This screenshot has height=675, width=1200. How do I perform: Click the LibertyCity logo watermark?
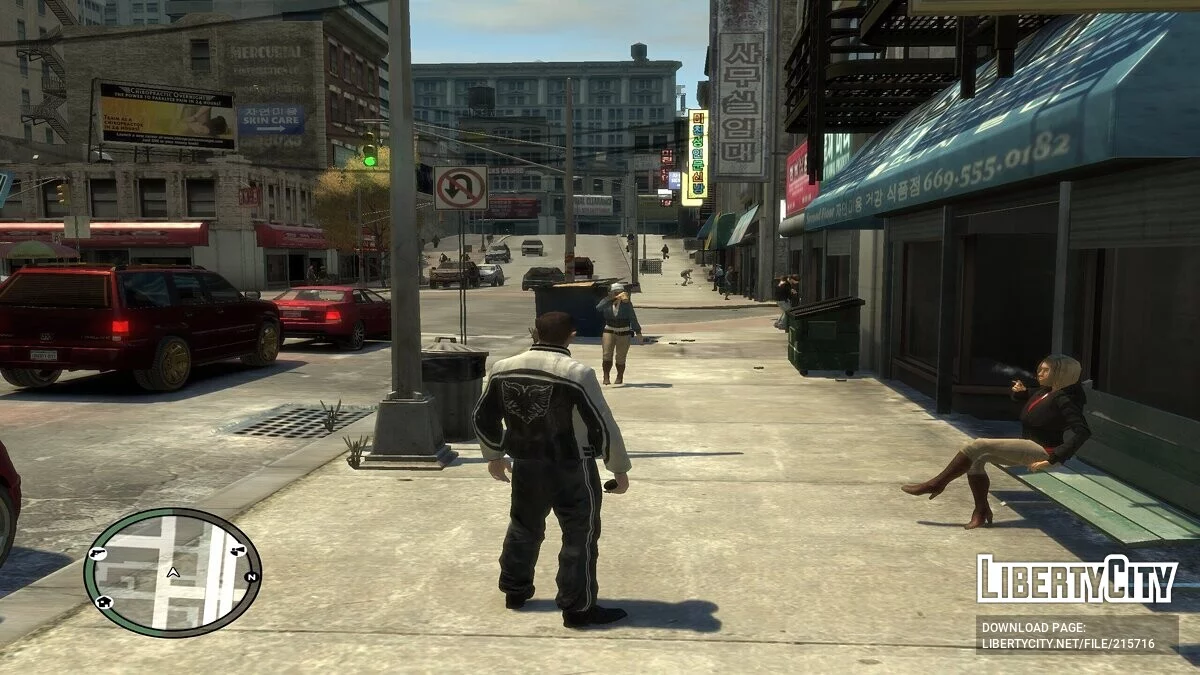click(1076, 580)
